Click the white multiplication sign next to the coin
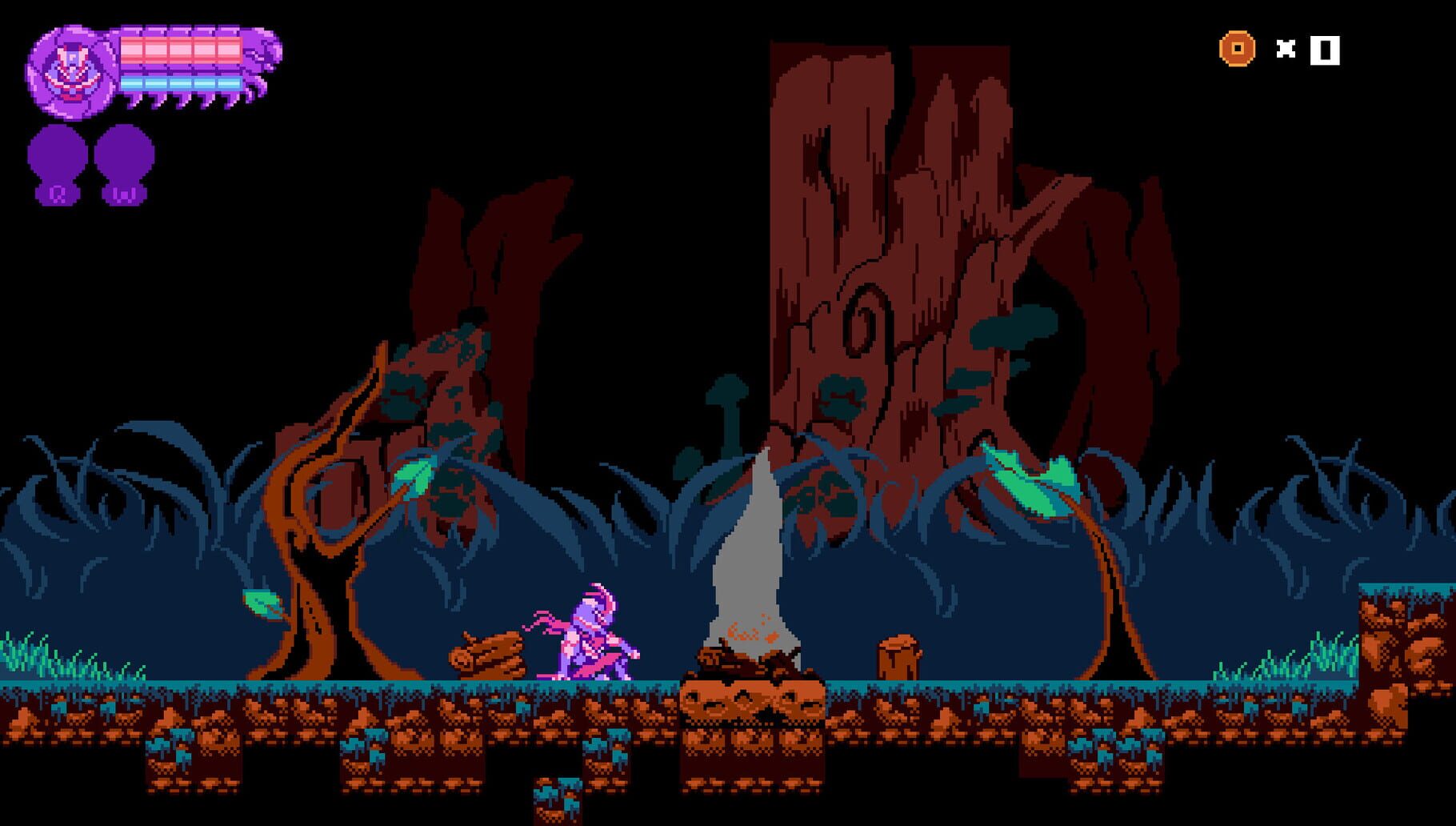Image resolution: width=1456 pixels, height=826 pixels. click(1288, 50)
